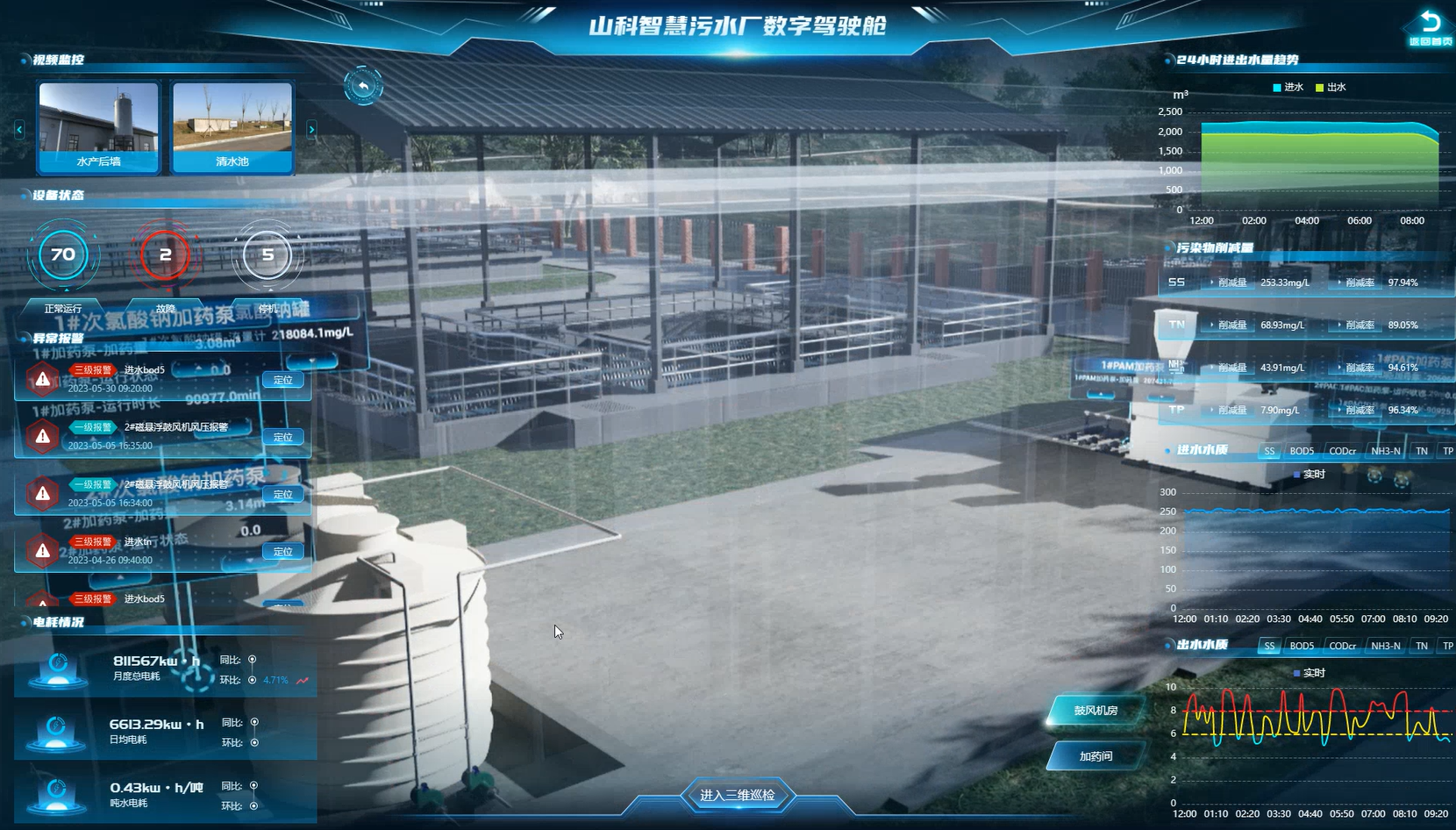Switch 进水水质 chart to BOD5 tab
The image size is (1456, 830).
[1302, 451]
